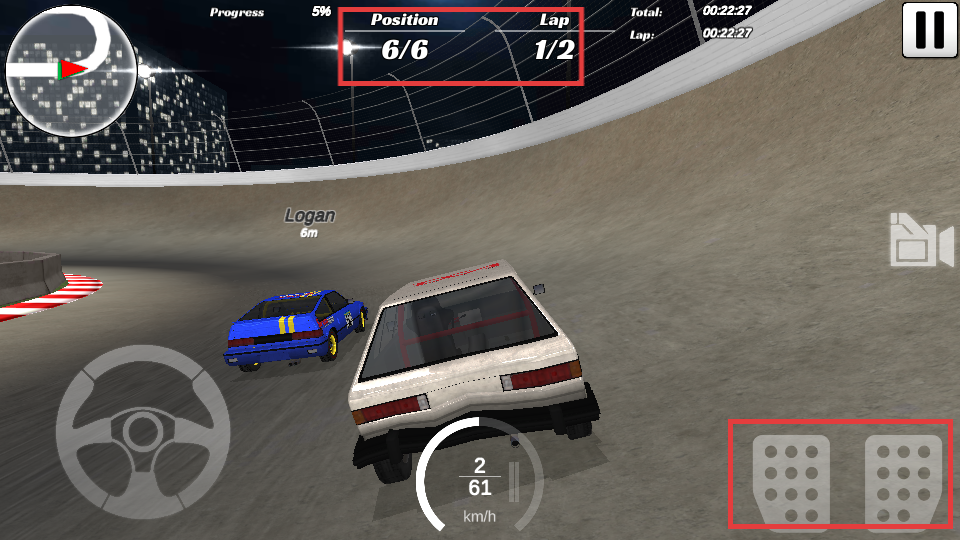Step on the right accelerator pedal
Screen dimensions: 960x540
coord(904,480)
